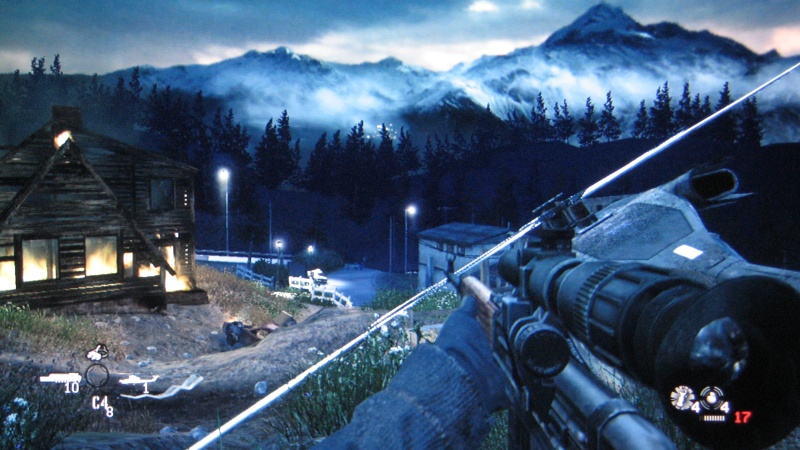800x450 pixels.
Task: Select the frag grenade icon
Action: point(681,396)
